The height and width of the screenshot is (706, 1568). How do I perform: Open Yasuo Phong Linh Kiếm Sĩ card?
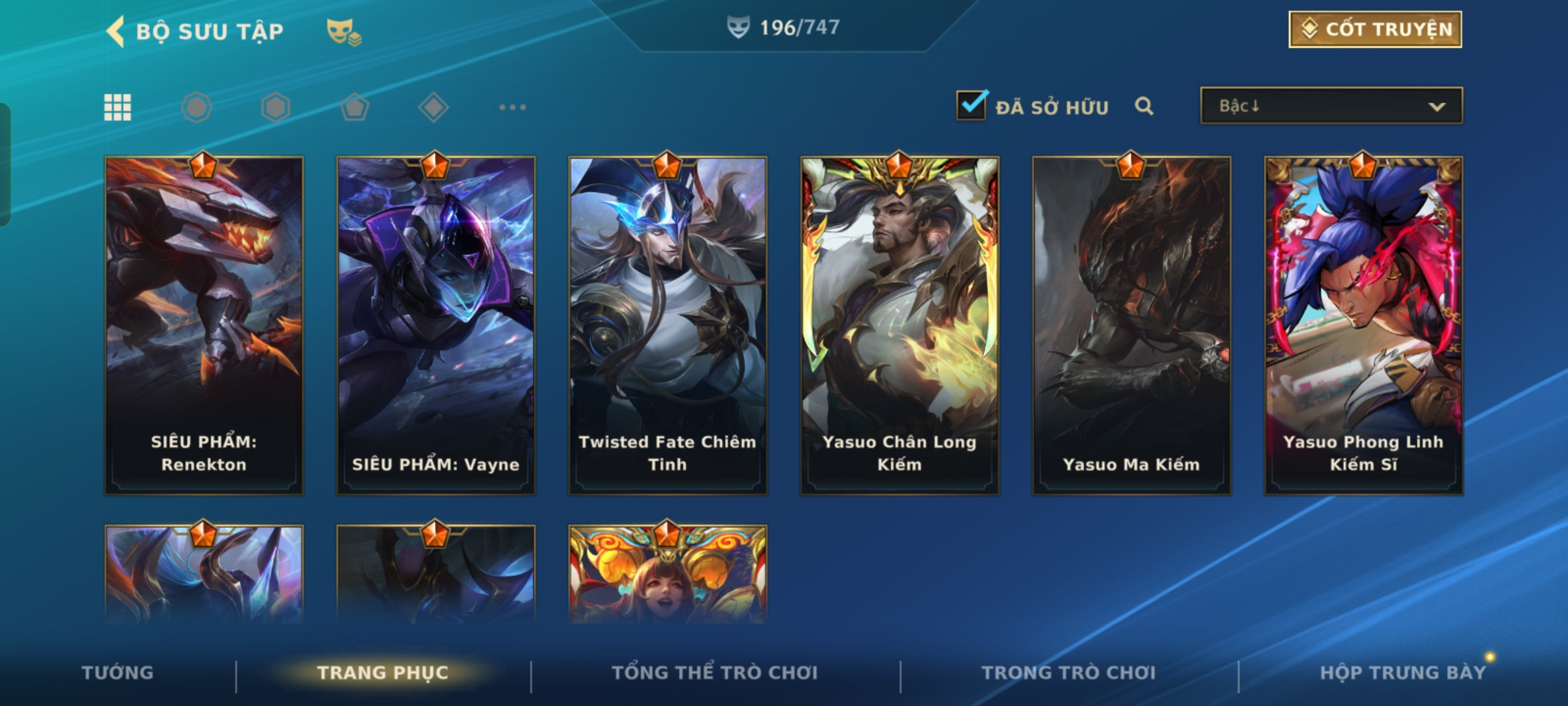(x=1364, y=326)
